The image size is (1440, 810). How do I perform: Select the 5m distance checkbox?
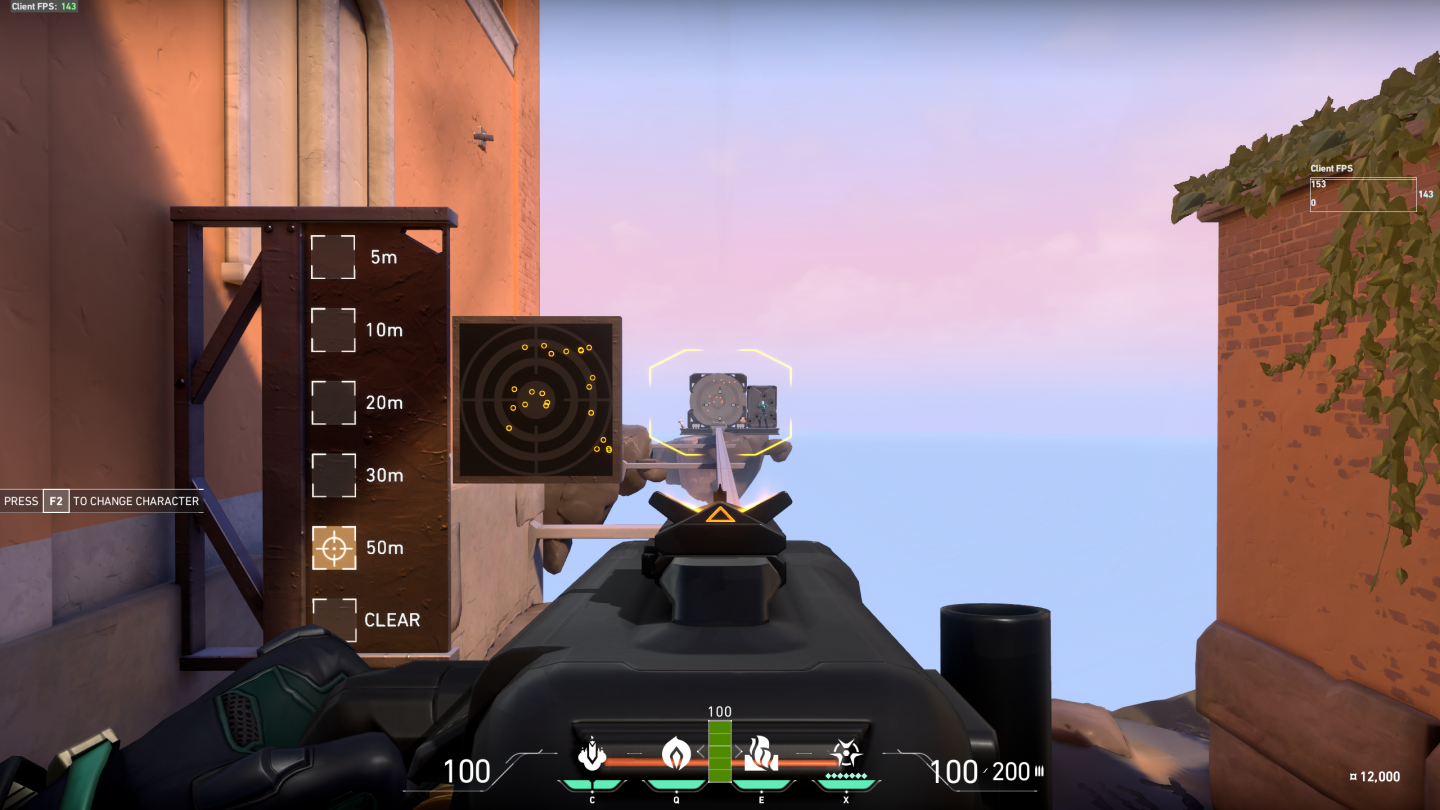tap(334, 257)
